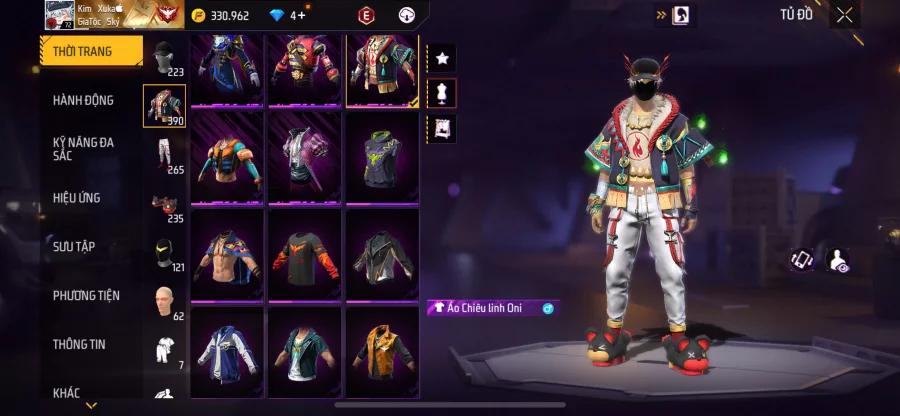Open the bald head subcategory
Screen dimensions: 900x416
point(164,301)
